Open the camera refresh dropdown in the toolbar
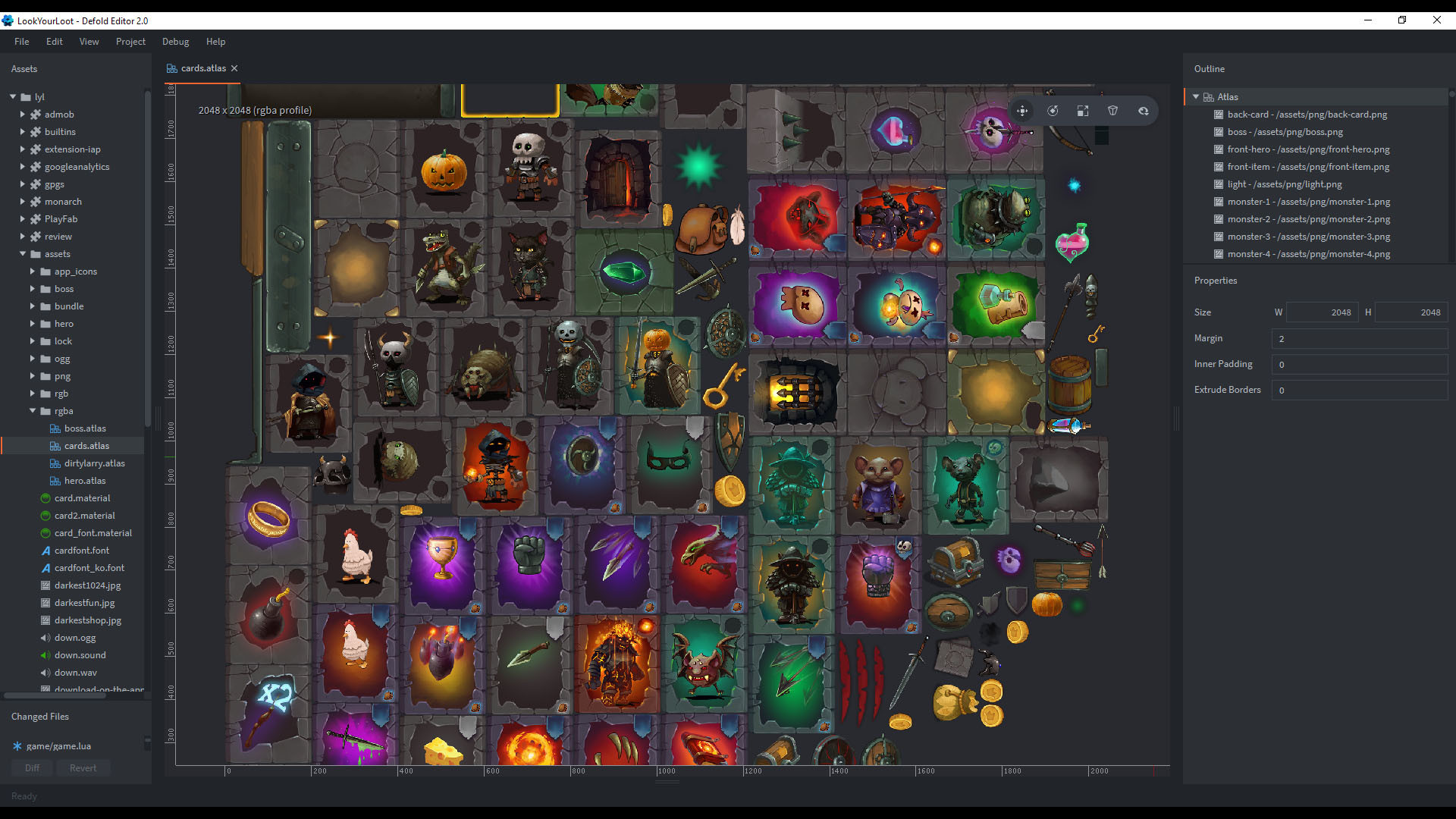The height and width of the screenshot is (819, 1456). pos(1144,110)
